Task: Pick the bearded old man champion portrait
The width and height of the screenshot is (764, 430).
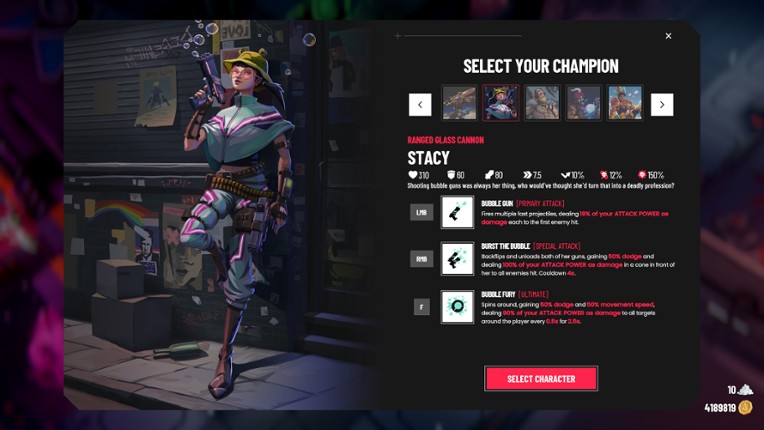Action: [x=542, y=104]
